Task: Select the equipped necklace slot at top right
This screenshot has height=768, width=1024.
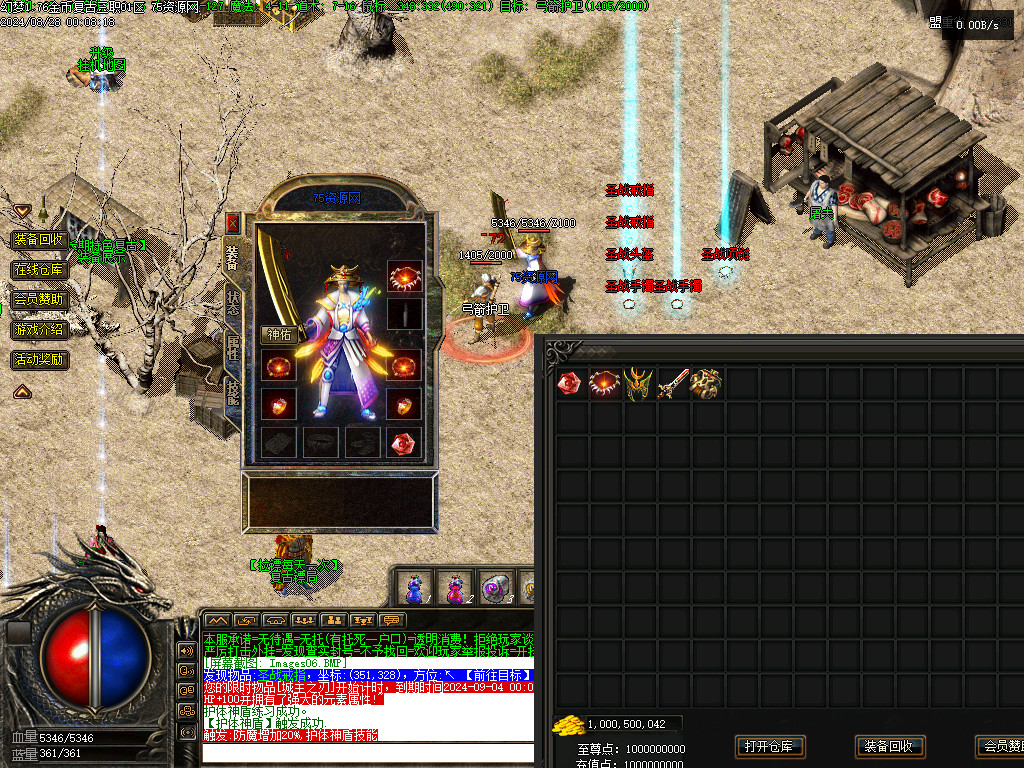Action: pyautogui.click(x=404, y=276)
